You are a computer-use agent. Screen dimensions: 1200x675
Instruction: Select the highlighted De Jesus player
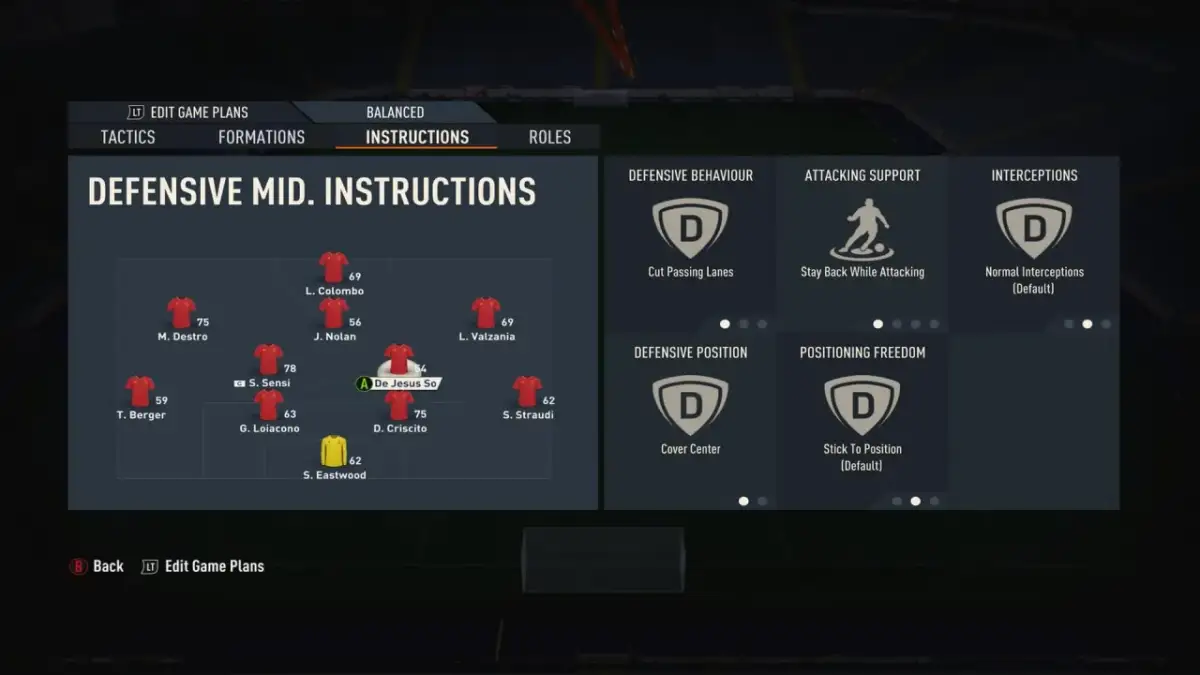point(399,360)
